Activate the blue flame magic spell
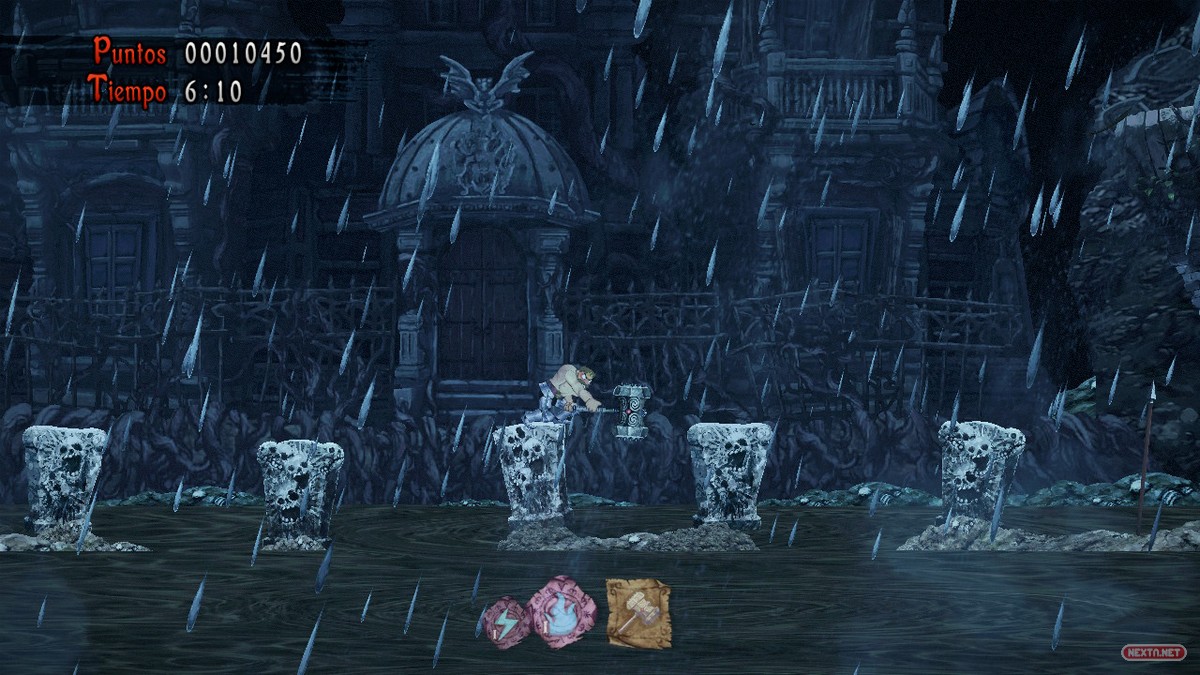Viewport: 1200px width, 675px height. tap(561, 612)
